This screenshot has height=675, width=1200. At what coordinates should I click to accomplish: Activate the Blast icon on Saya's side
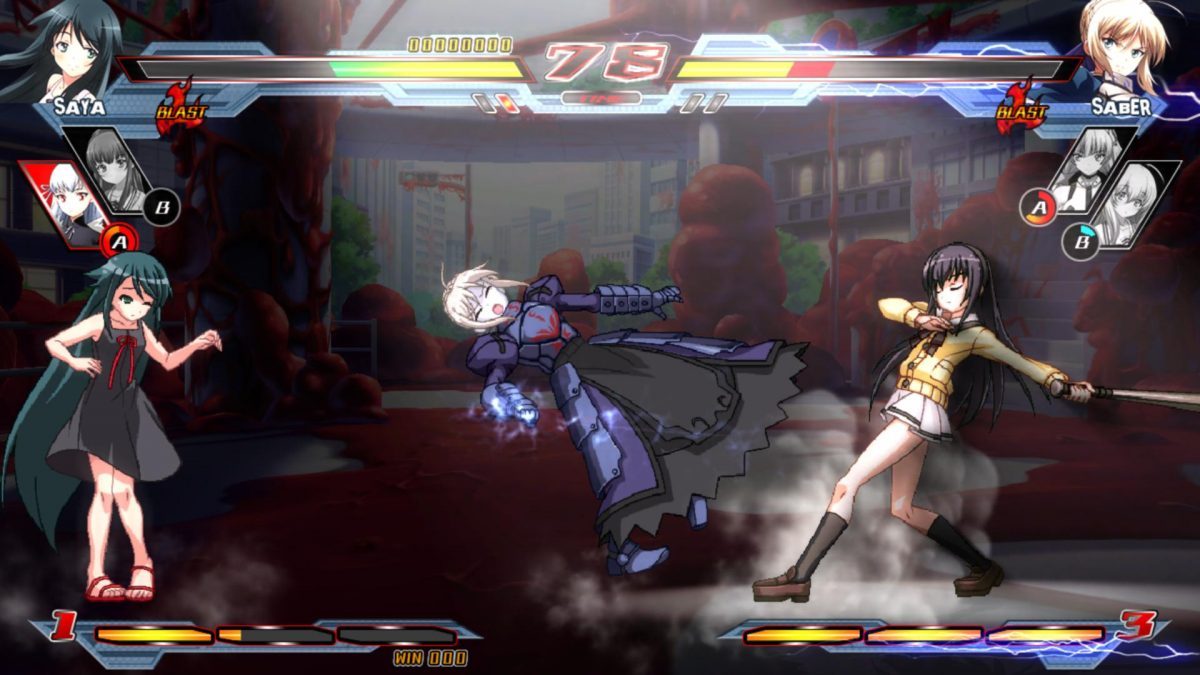point(180,108)
